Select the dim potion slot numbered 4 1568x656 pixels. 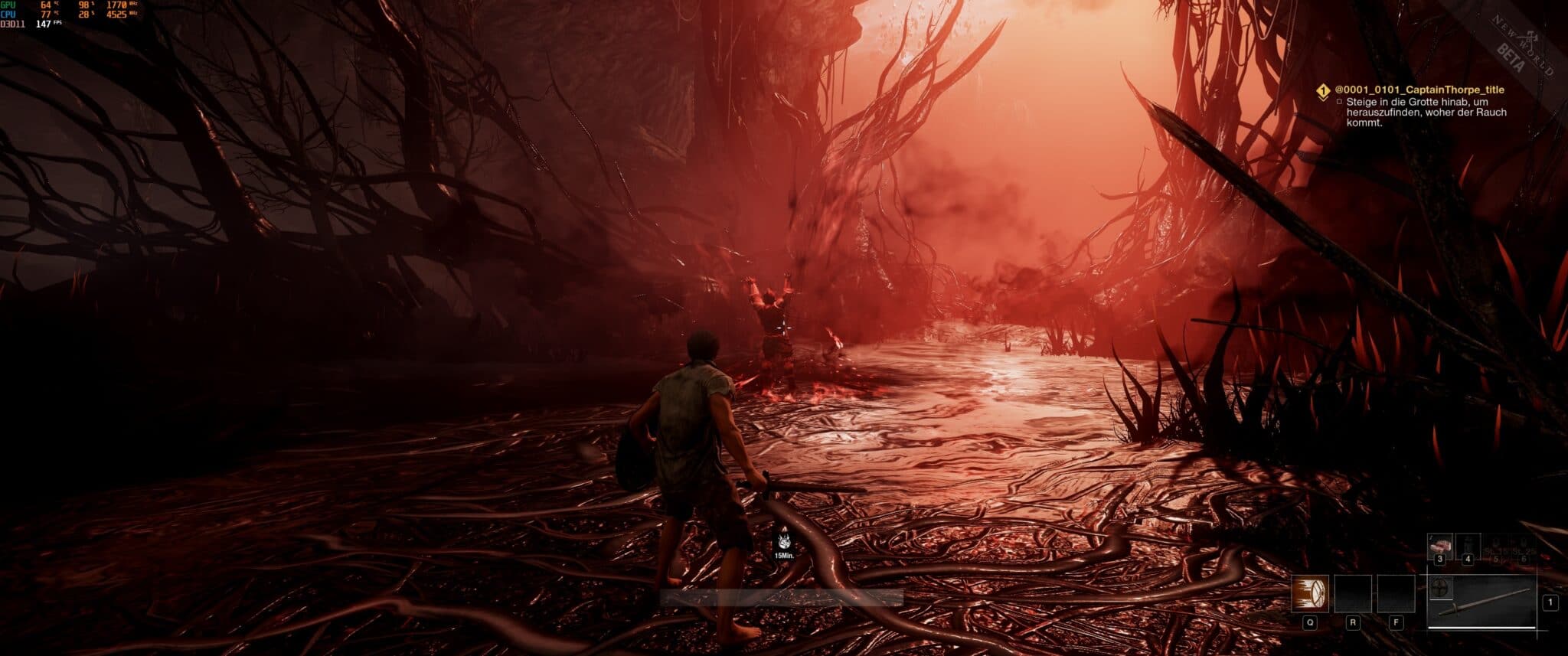point(1468,545)
